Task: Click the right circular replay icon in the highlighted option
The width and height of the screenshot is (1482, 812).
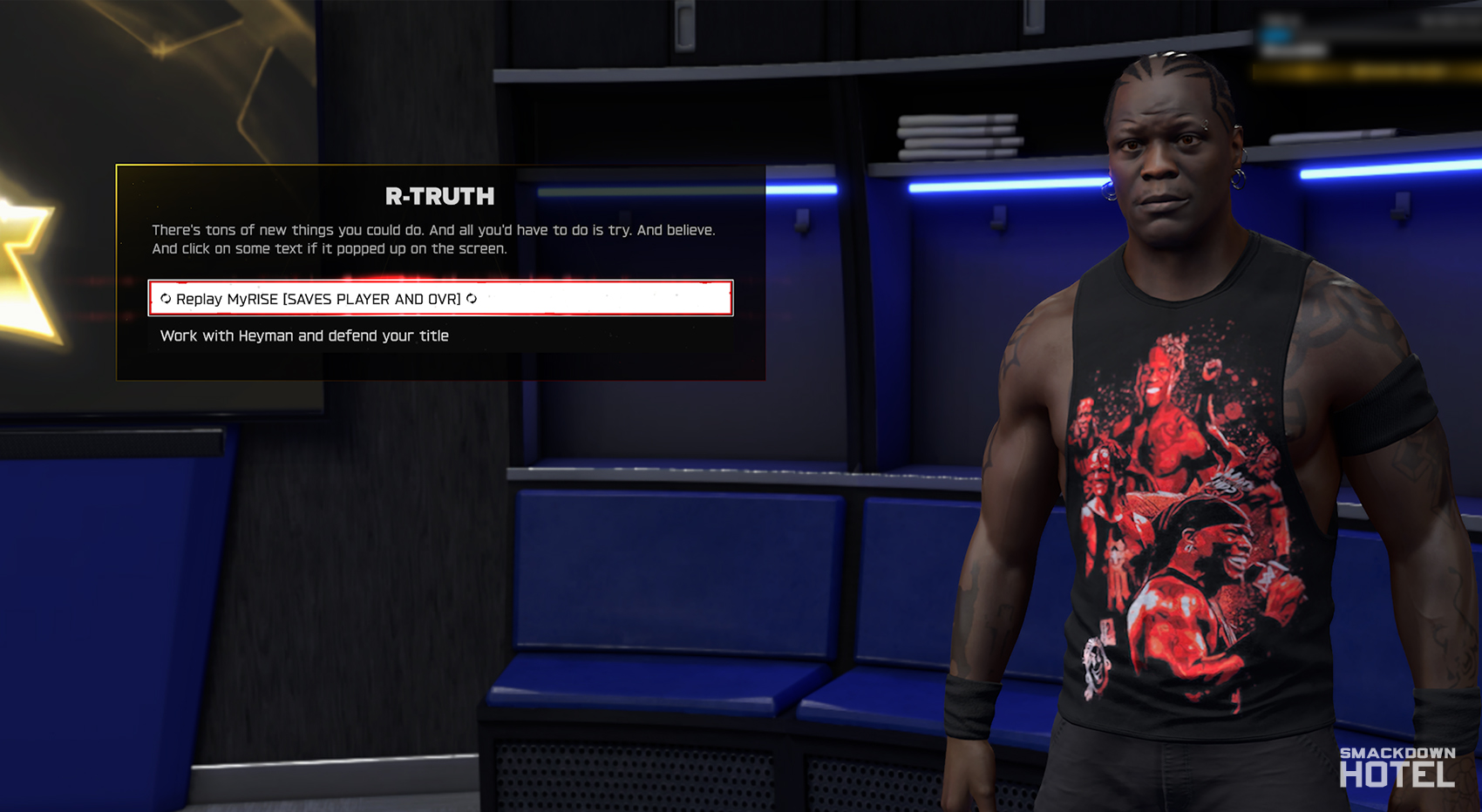Action: [x=473, y=299]
